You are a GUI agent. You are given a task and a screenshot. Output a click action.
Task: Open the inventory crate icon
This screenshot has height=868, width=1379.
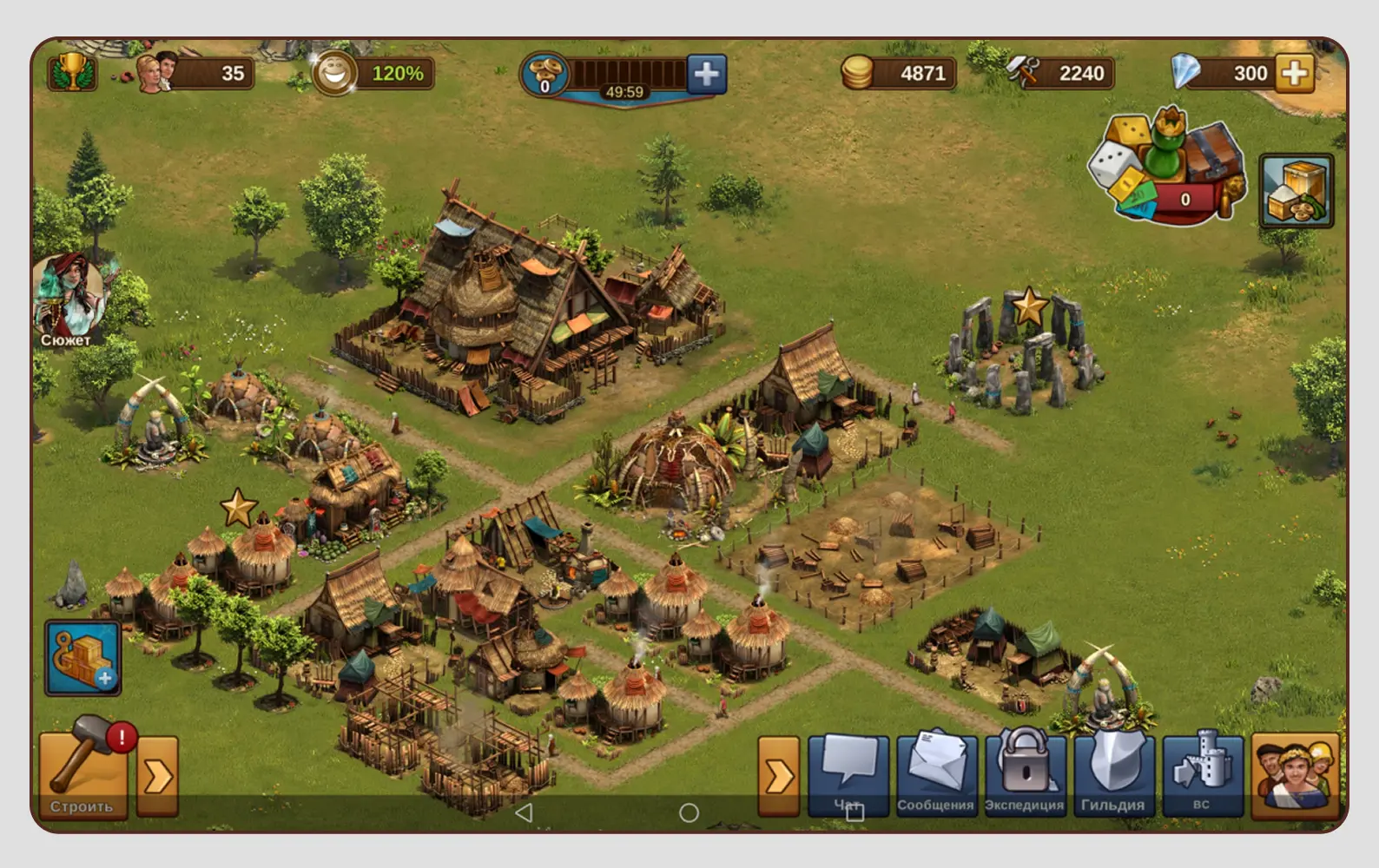pyautogui.click(x=1296, y=191)
